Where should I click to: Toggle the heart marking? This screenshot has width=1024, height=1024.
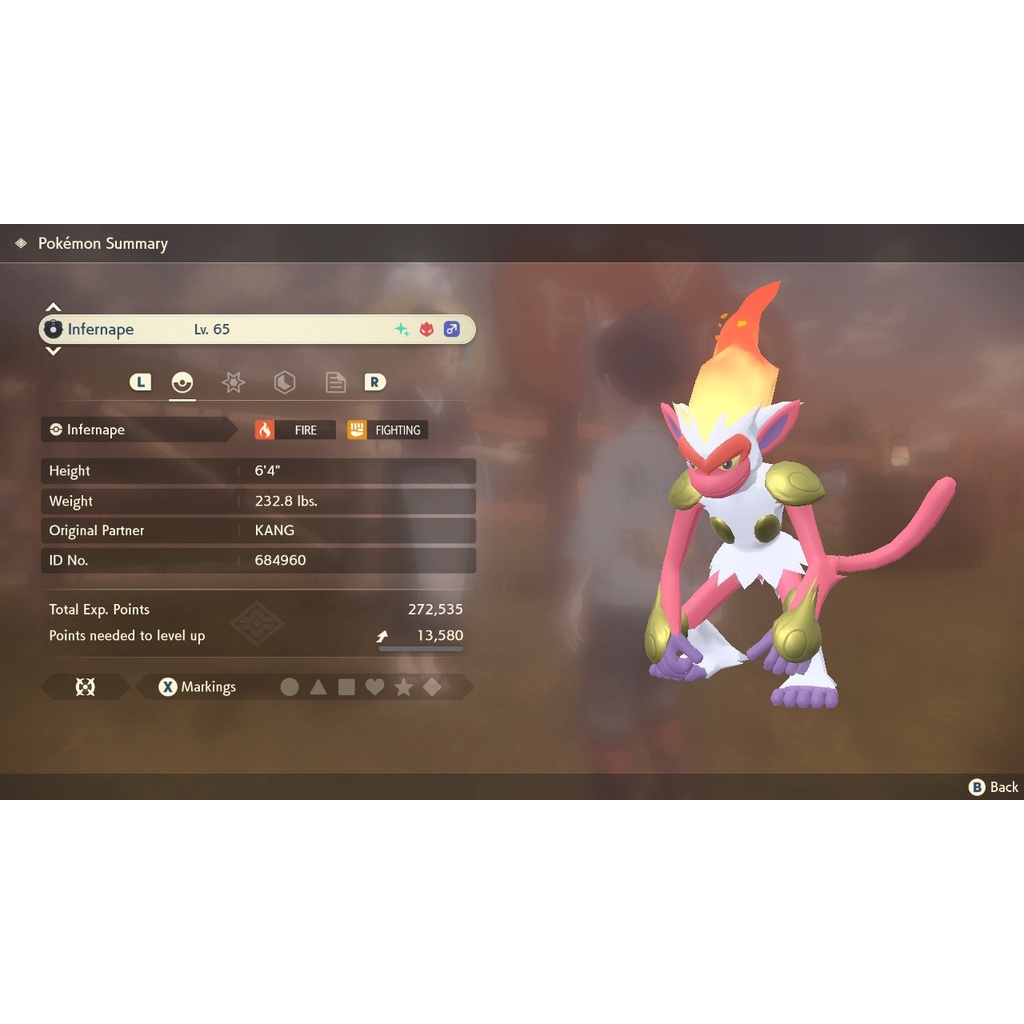click(x=375, y=687)
